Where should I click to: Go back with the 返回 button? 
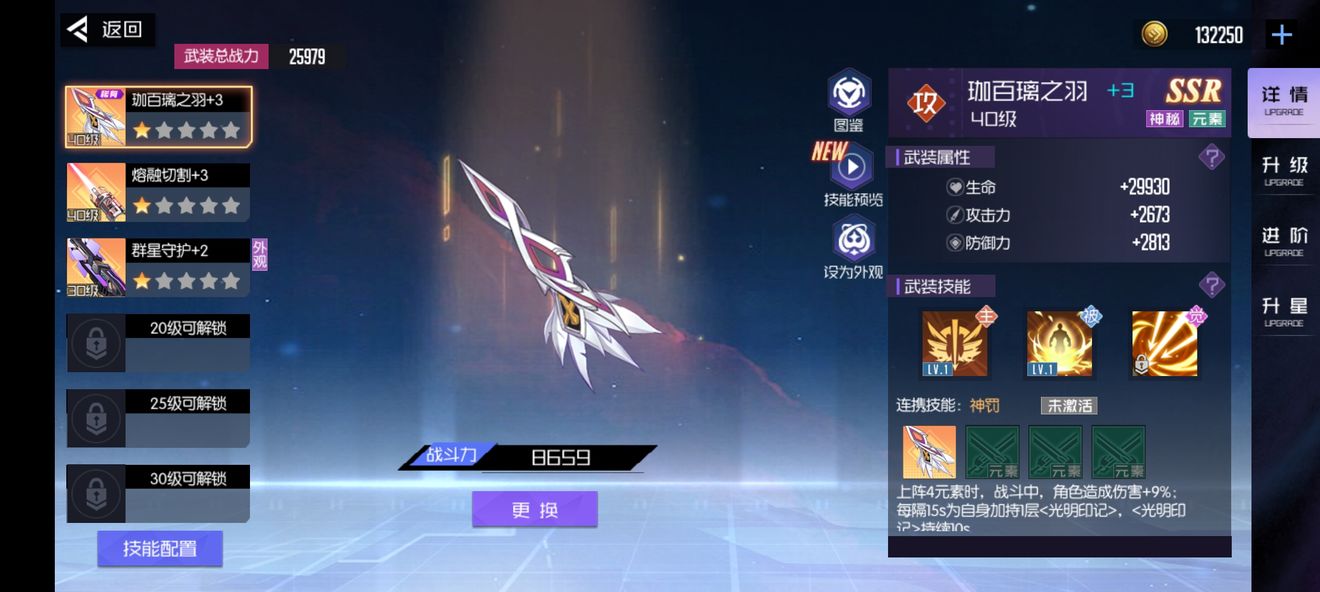106,30
